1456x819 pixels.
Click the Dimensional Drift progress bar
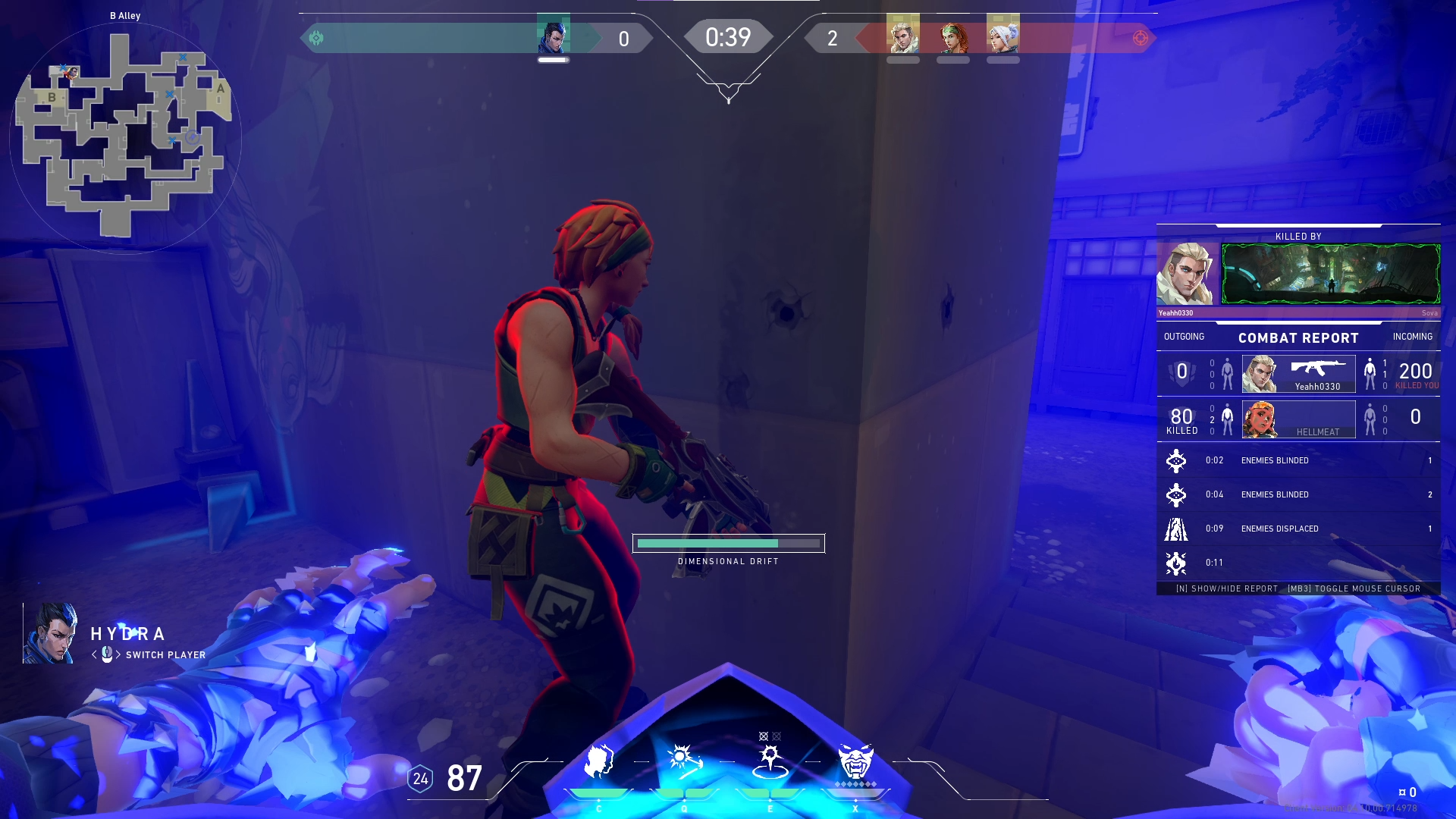(729, 544)
